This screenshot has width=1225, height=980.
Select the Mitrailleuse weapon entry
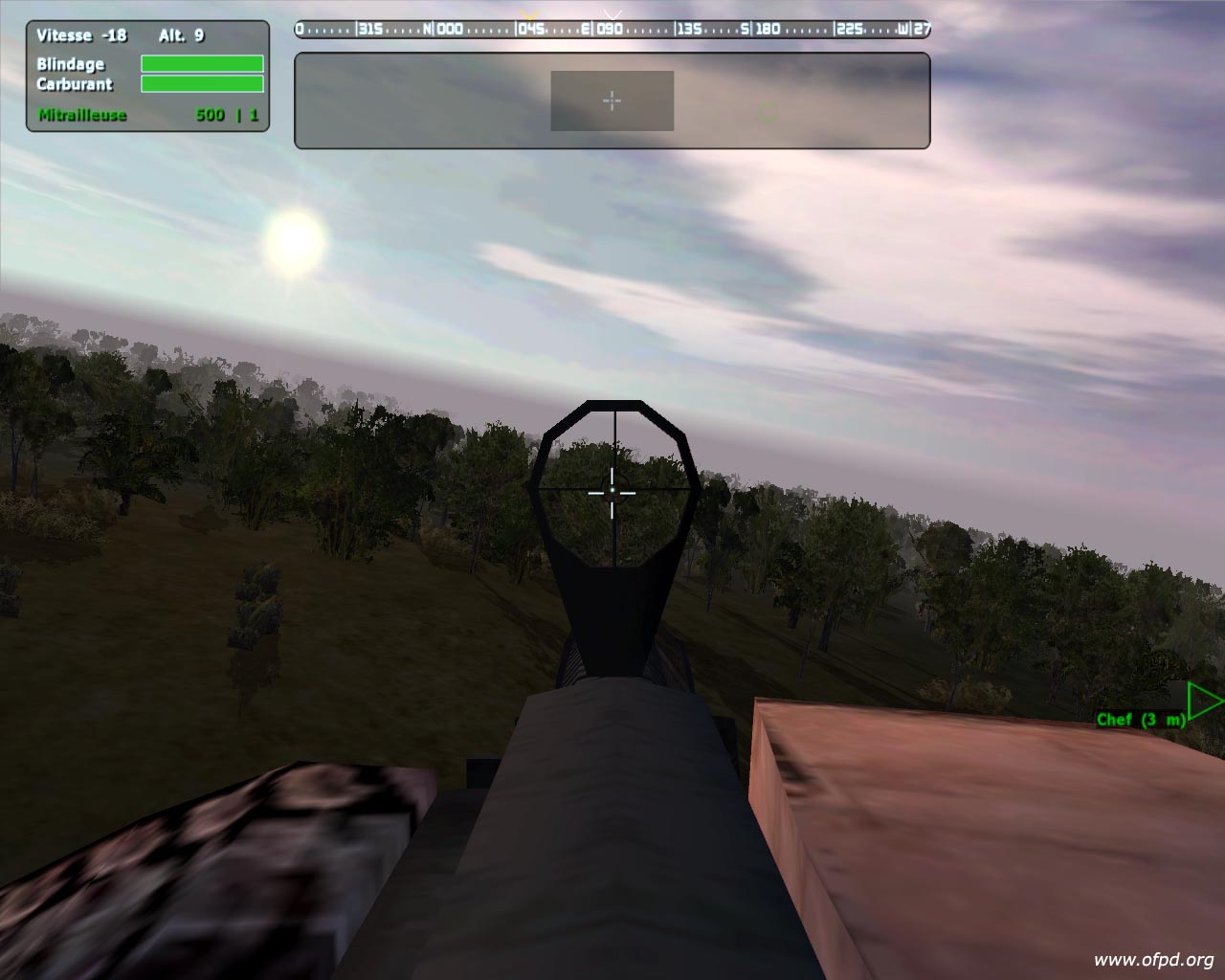coord(82,115)
